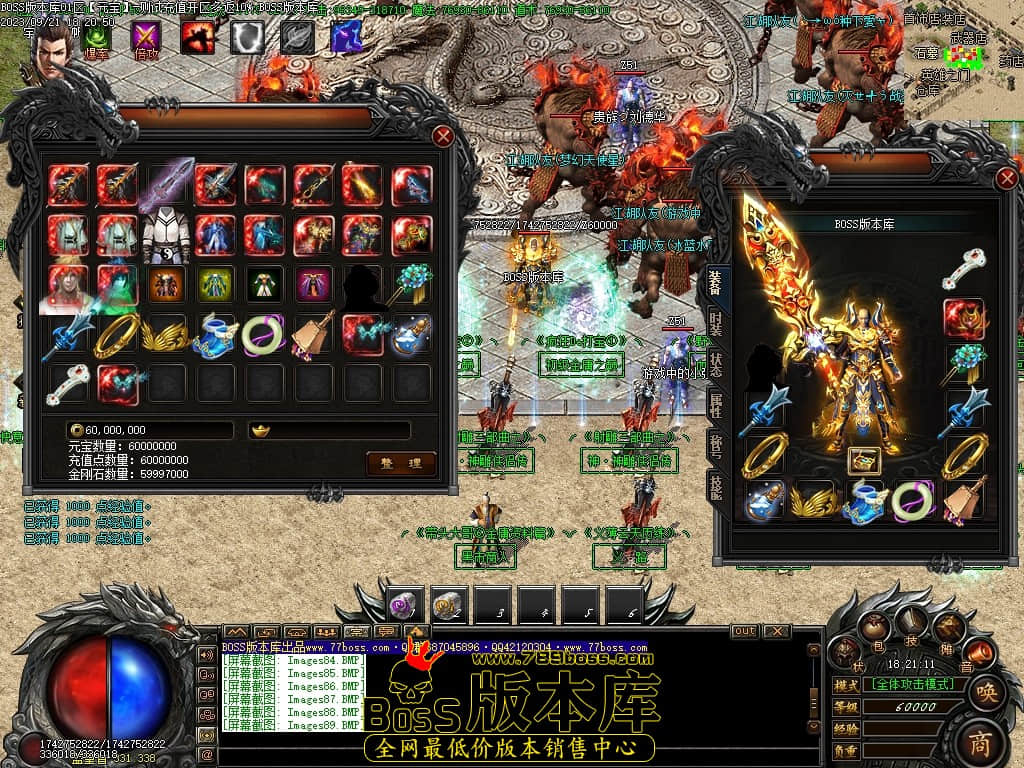Show the 属性 attributes tab
The width and height of the screenshot is (1024, 768).
tap(716, 405)
